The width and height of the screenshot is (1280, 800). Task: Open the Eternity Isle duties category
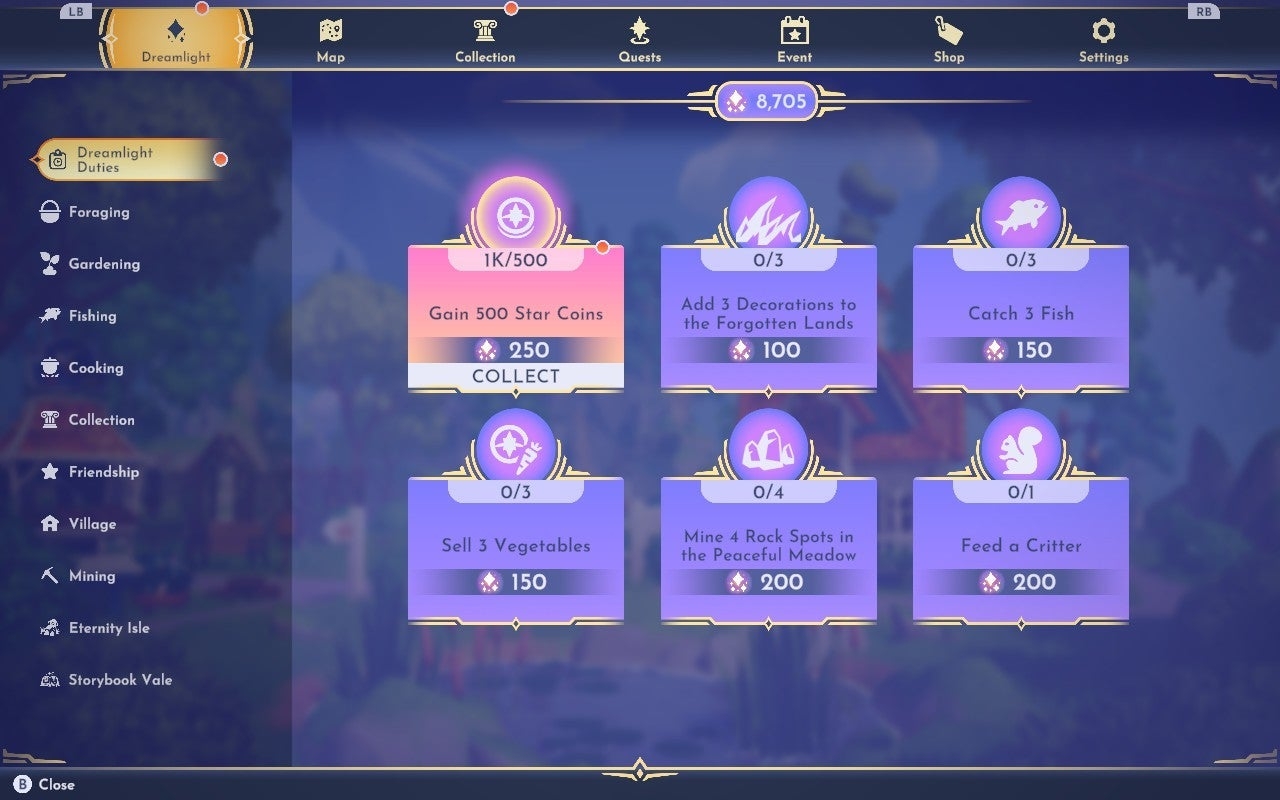[110, 627]
